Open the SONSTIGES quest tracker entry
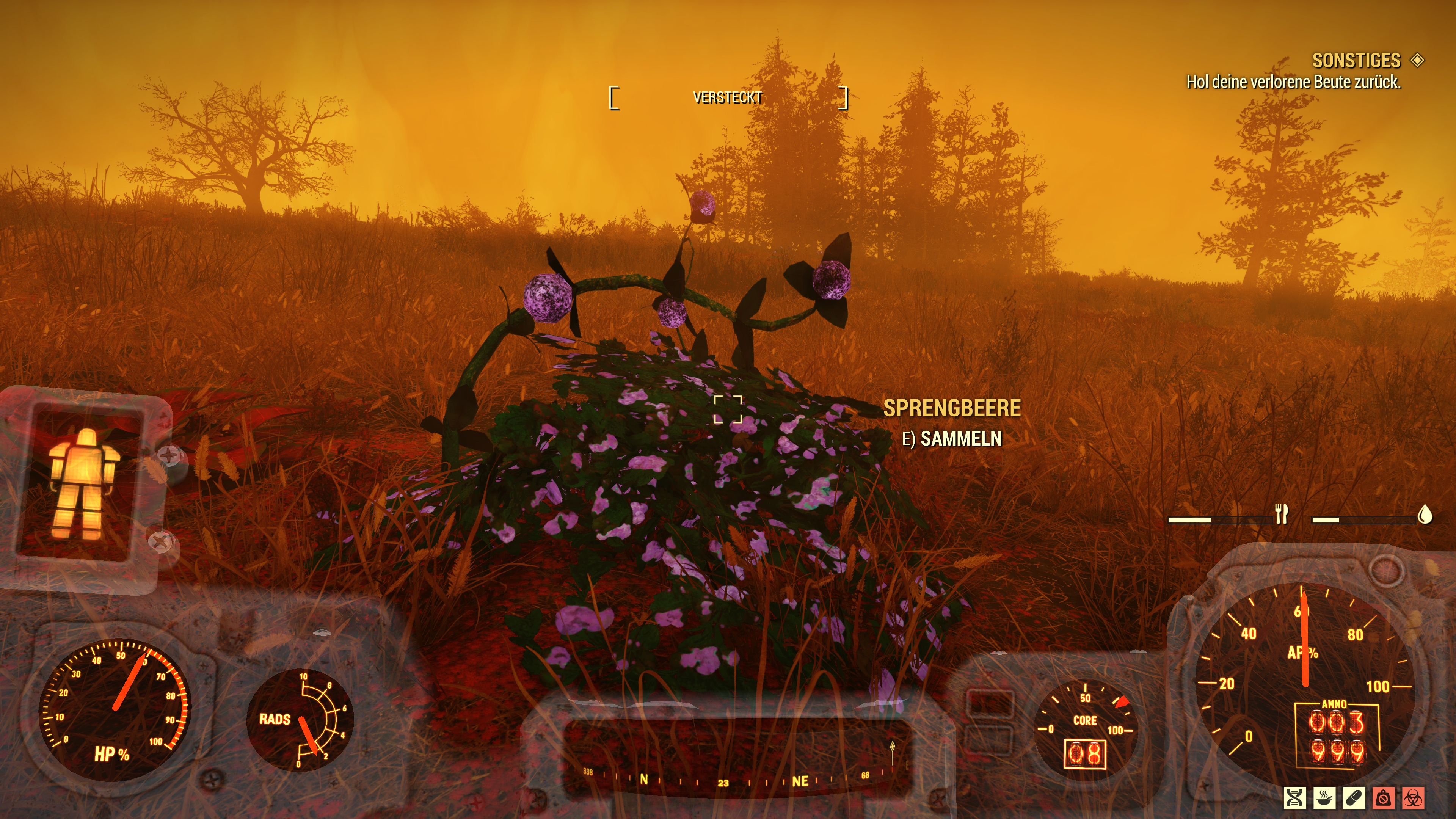The image size is (1456, 819). pos(1356,61)
